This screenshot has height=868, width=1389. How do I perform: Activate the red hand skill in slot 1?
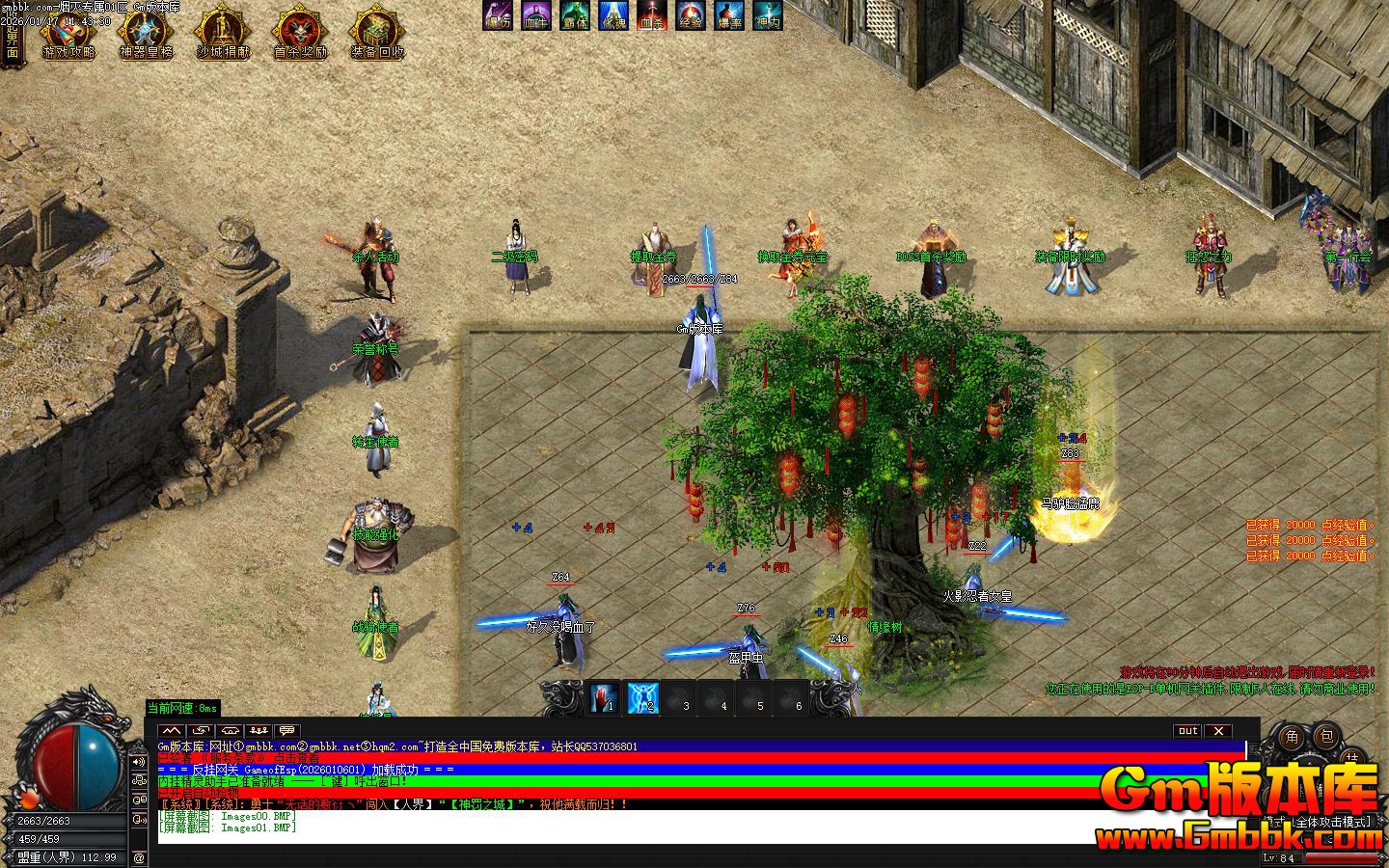605,696
